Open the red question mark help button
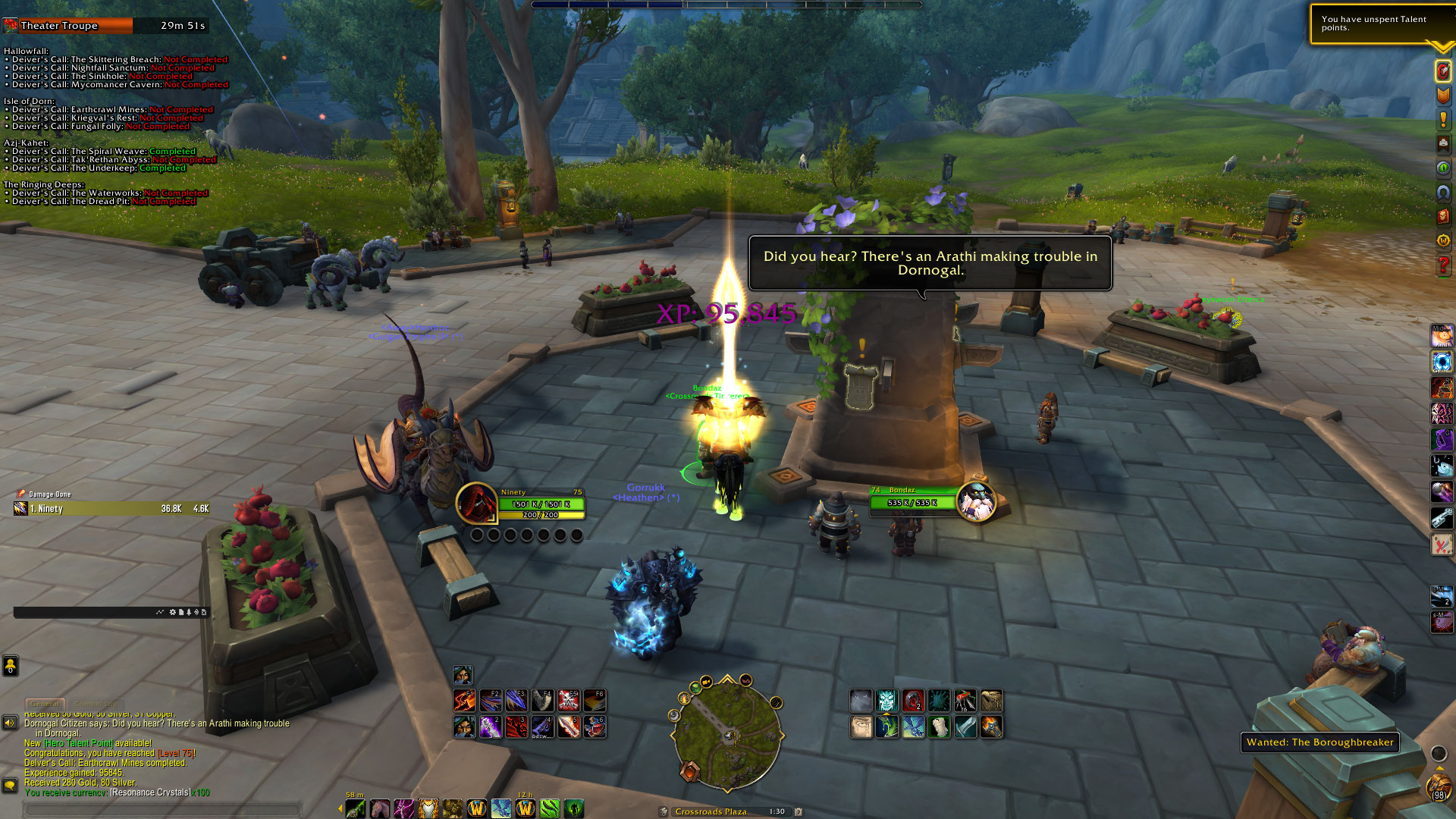 point(1442,265)
